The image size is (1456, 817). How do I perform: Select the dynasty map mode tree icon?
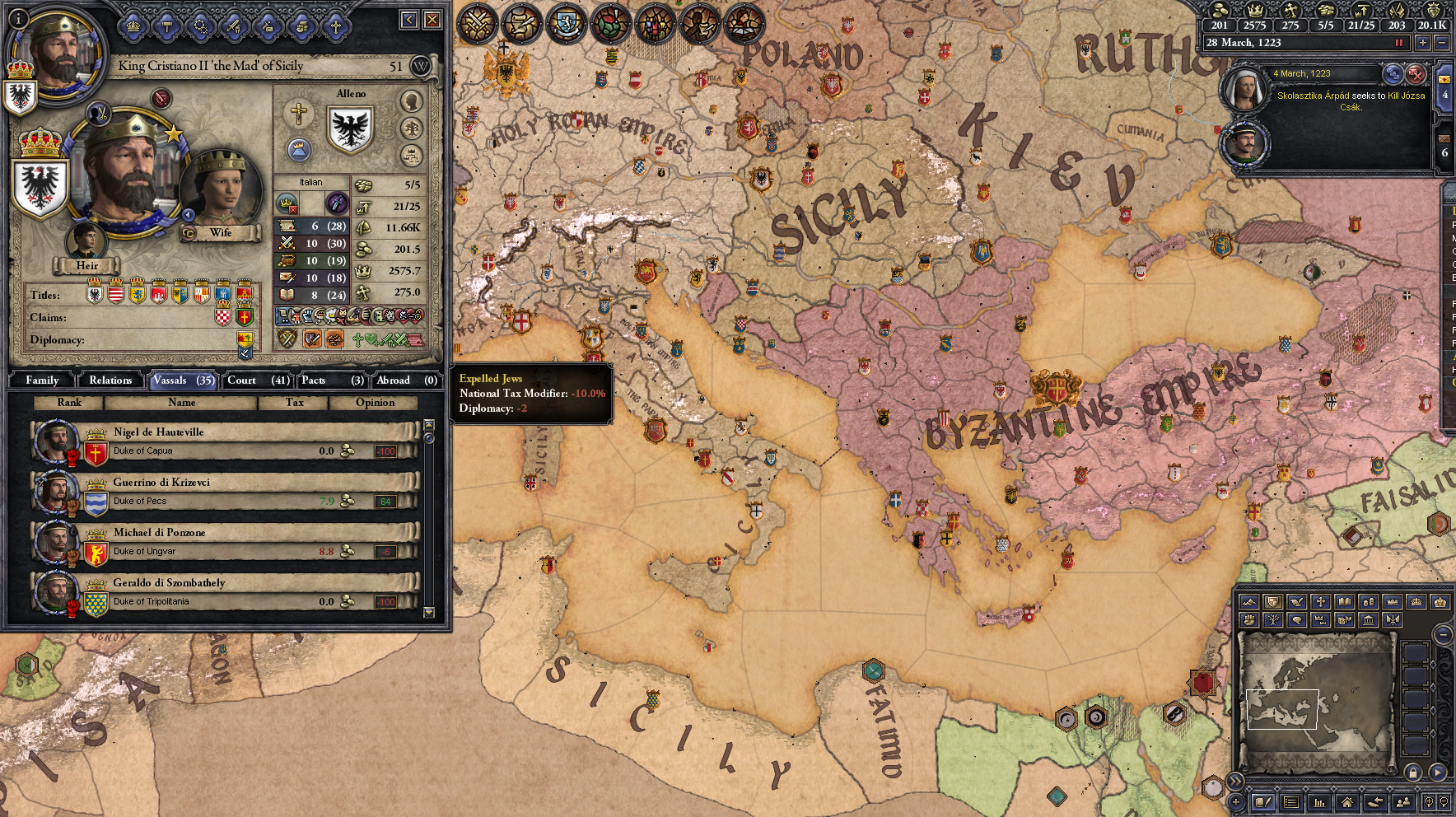(1272, 620)
